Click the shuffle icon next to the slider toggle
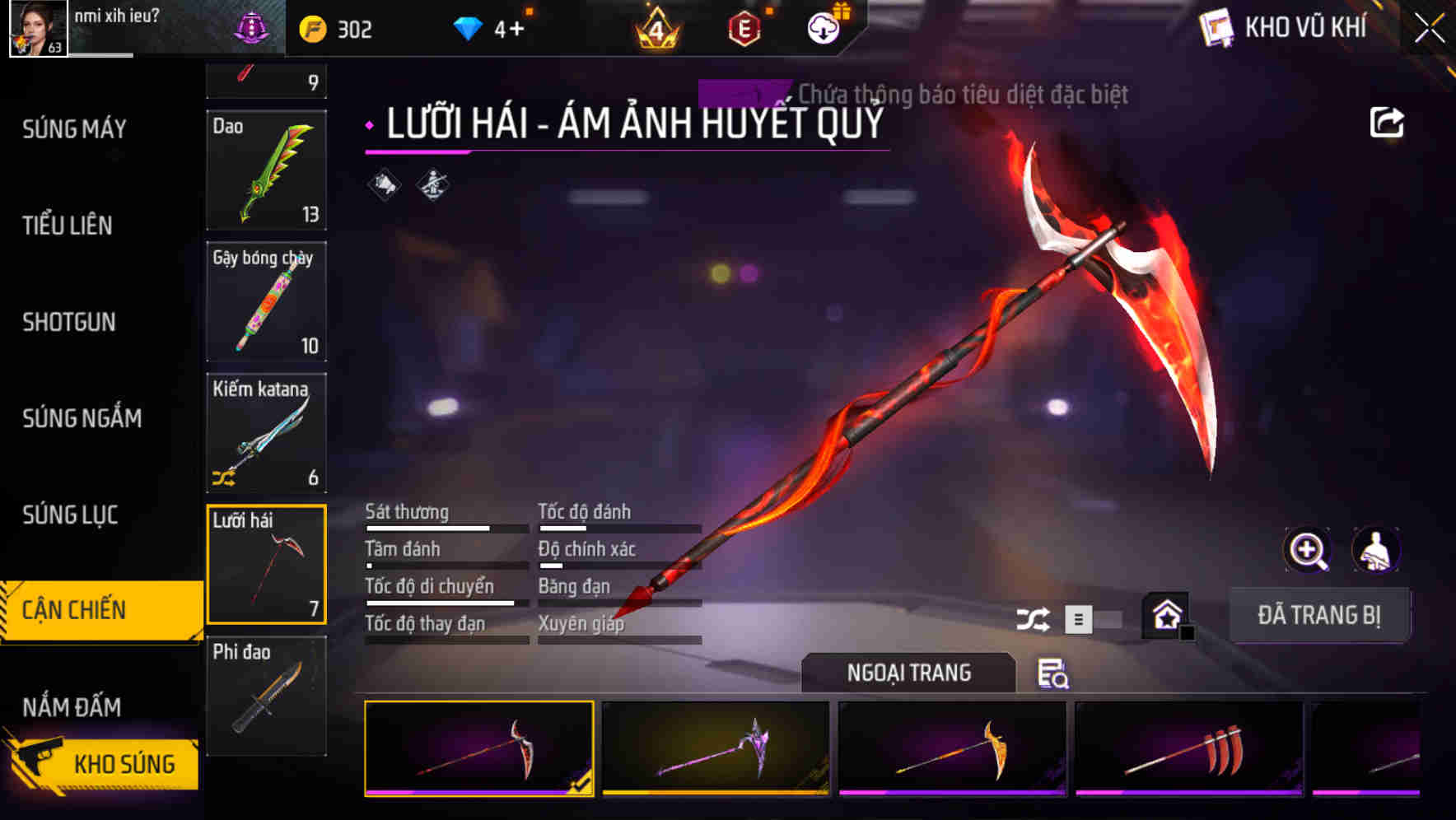Viewport: 1456px width, 820px height. (x=1034, y=617)
